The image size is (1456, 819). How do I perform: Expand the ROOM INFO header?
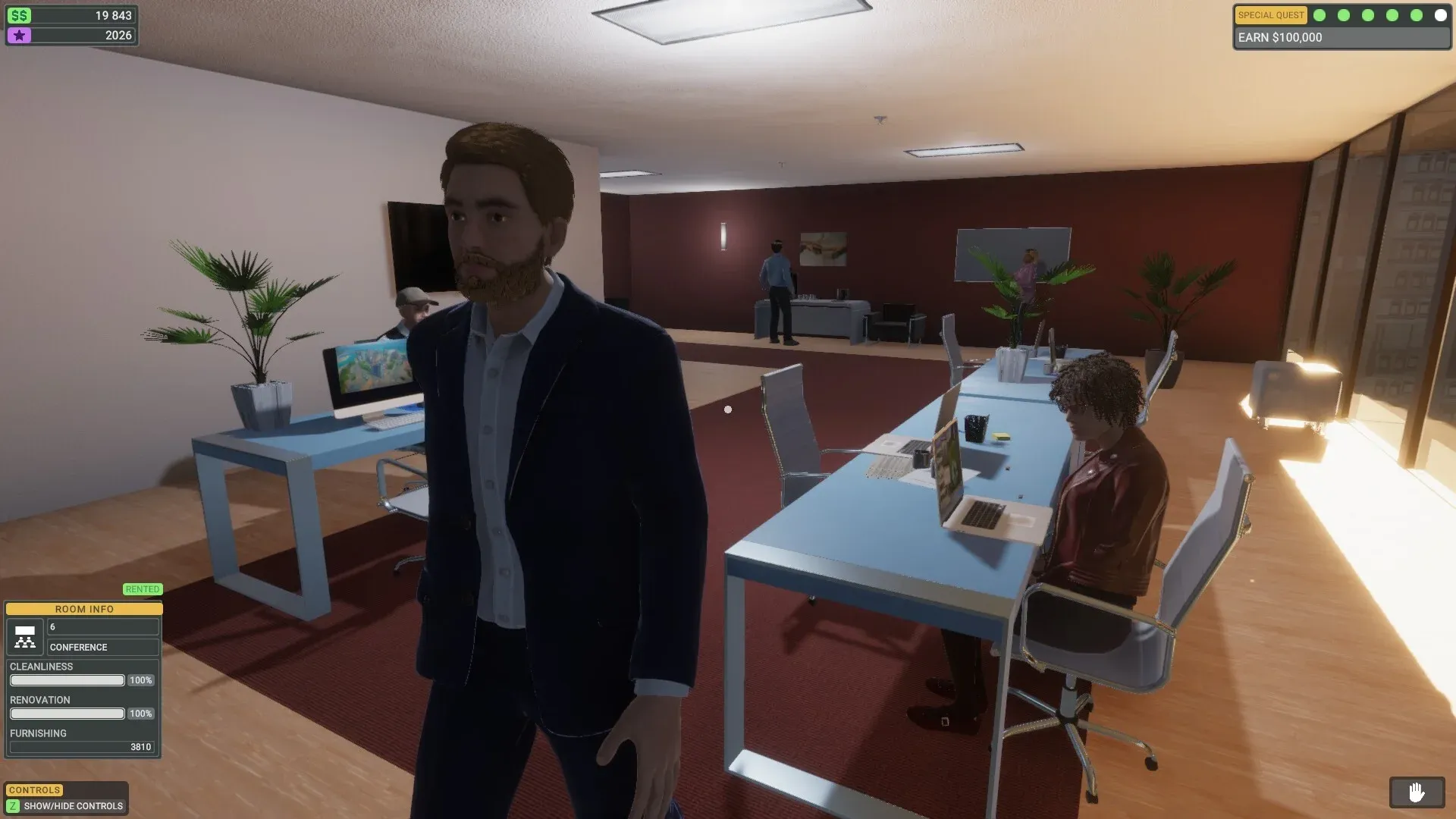[83, 609]
